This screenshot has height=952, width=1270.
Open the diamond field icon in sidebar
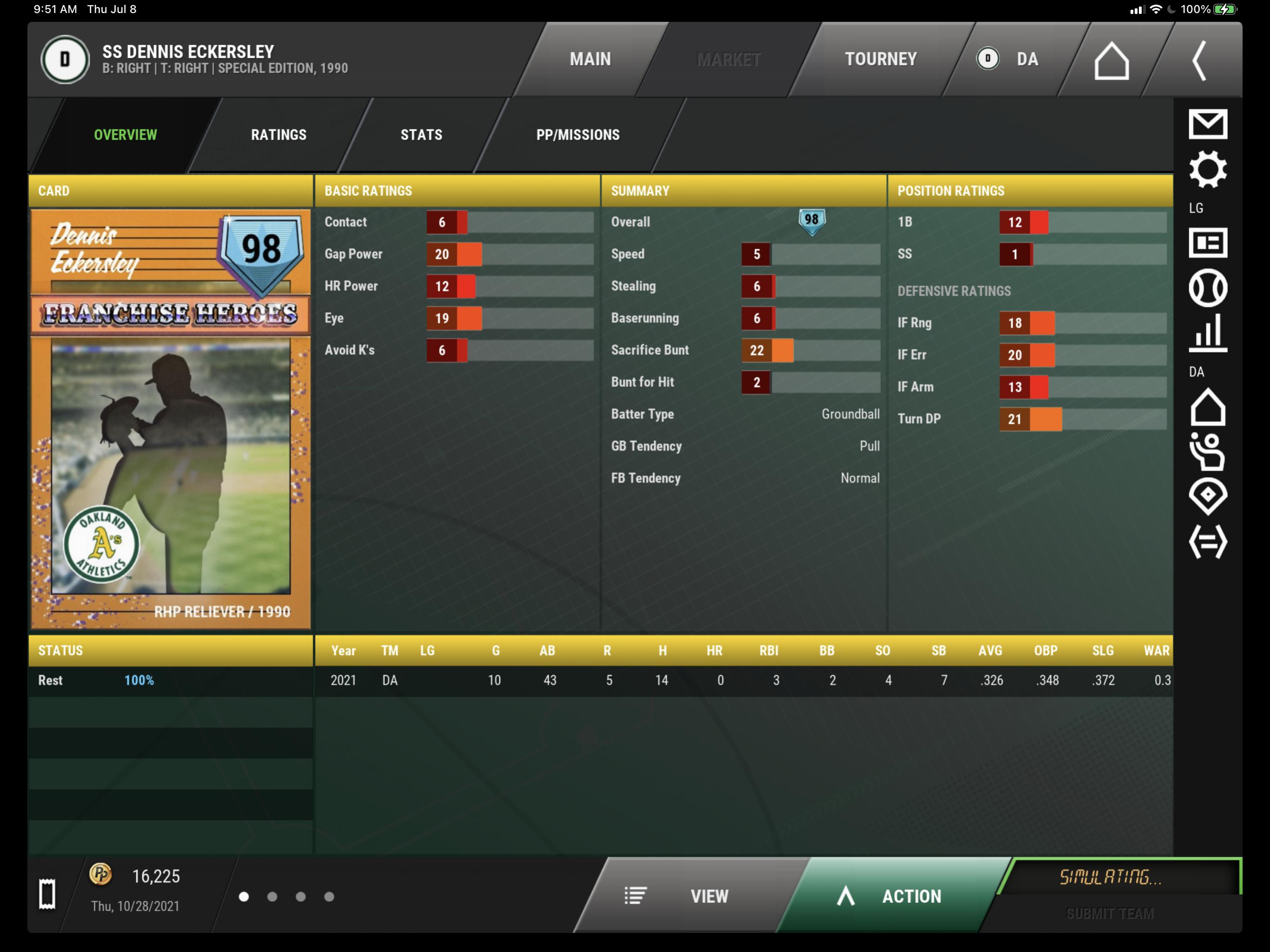point(1207,495)
